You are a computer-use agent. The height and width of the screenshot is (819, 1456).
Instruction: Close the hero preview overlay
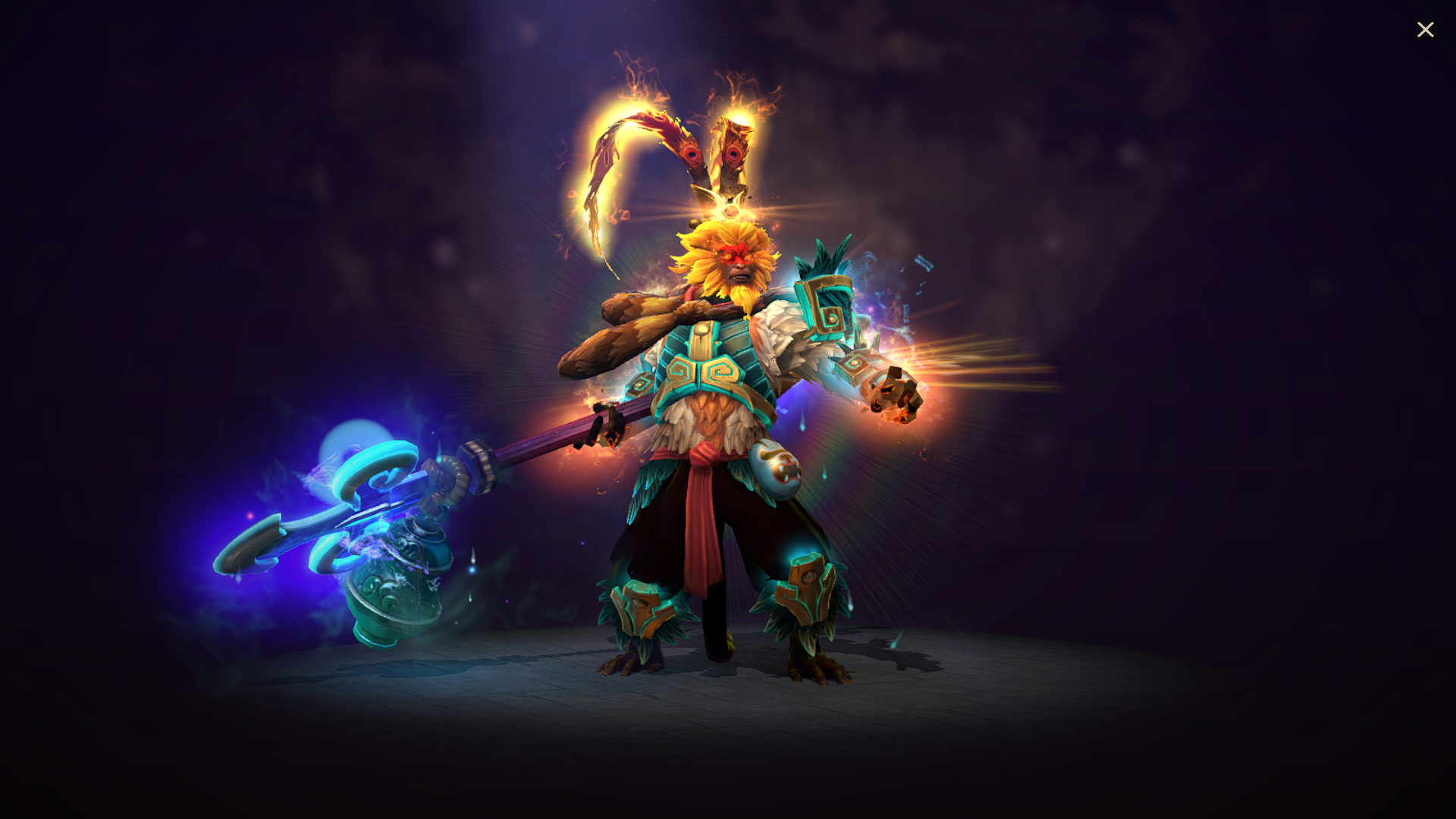pos(1426,30)
